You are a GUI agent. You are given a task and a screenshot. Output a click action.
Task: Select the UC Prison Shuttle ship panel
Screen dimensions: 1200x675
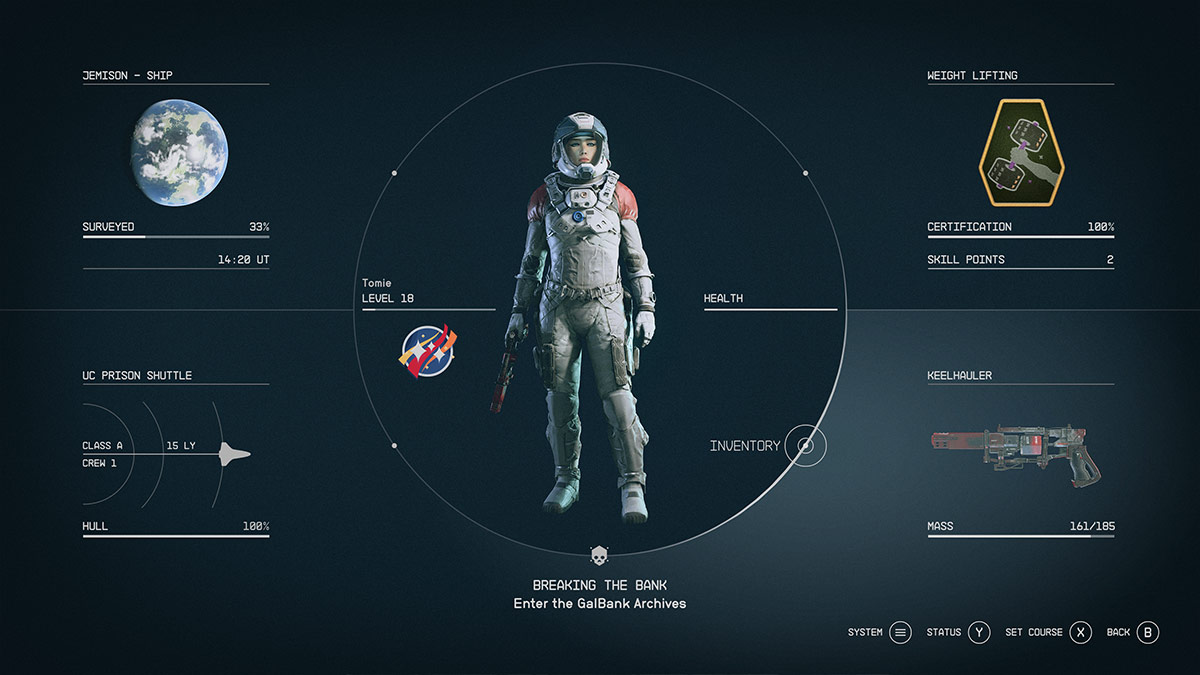(x=176, y=454)
